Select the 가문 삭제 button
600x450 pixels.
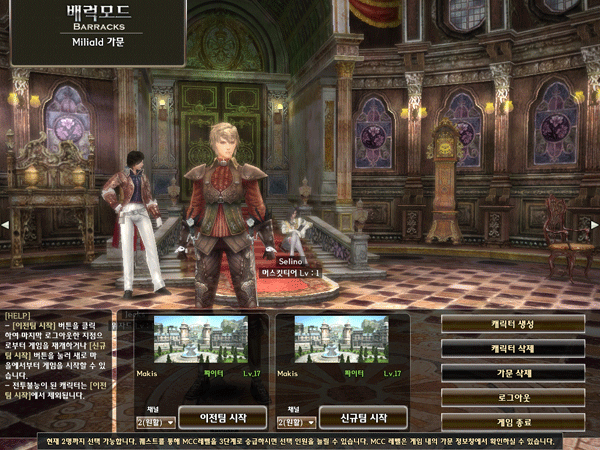[513, 372]
